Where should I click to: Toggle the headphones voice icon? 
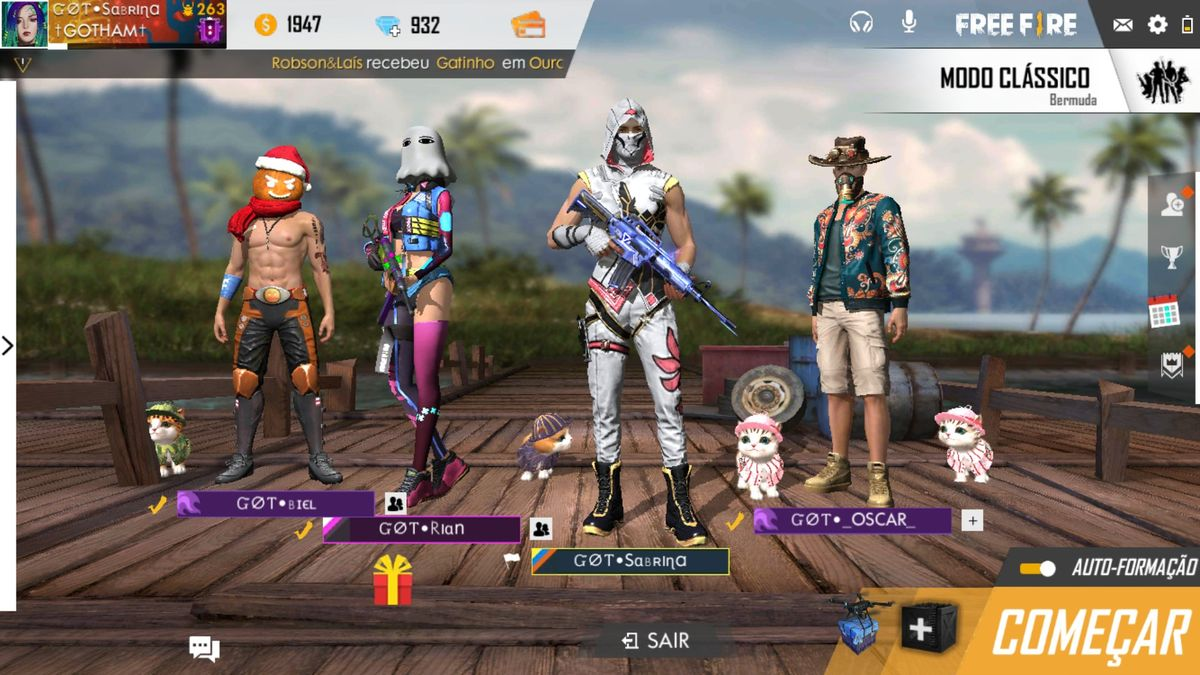tap(861, 22)
